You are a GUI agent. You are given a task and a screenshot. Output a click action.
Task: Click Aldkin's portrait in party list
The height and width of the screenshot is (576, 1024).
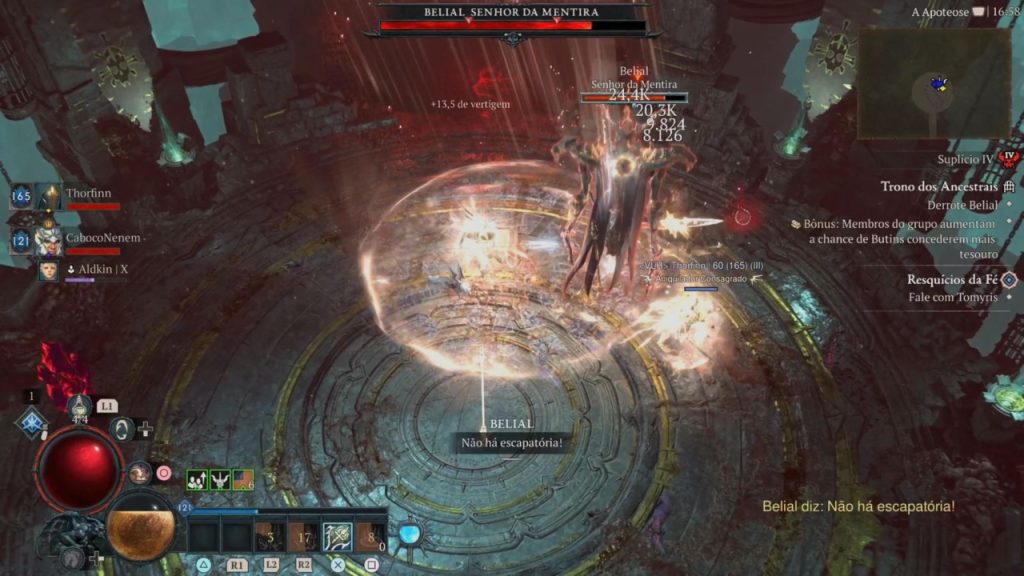tap(48, 270)
